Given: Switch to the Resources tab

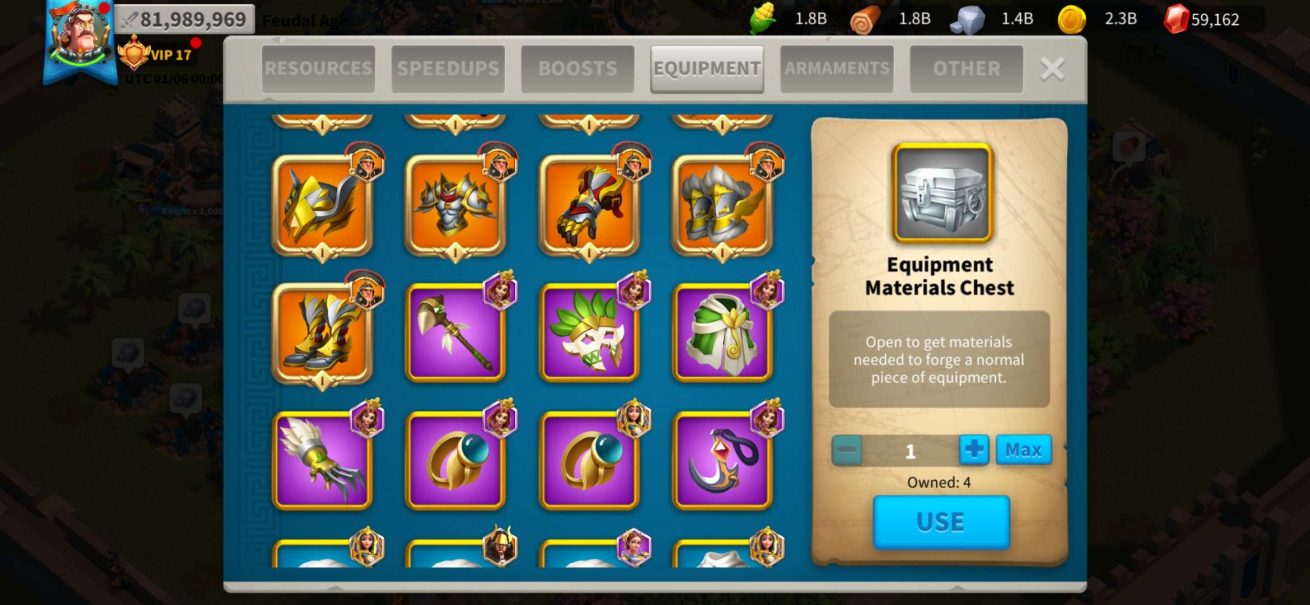Looking at the screenshot, I should 318,69.
